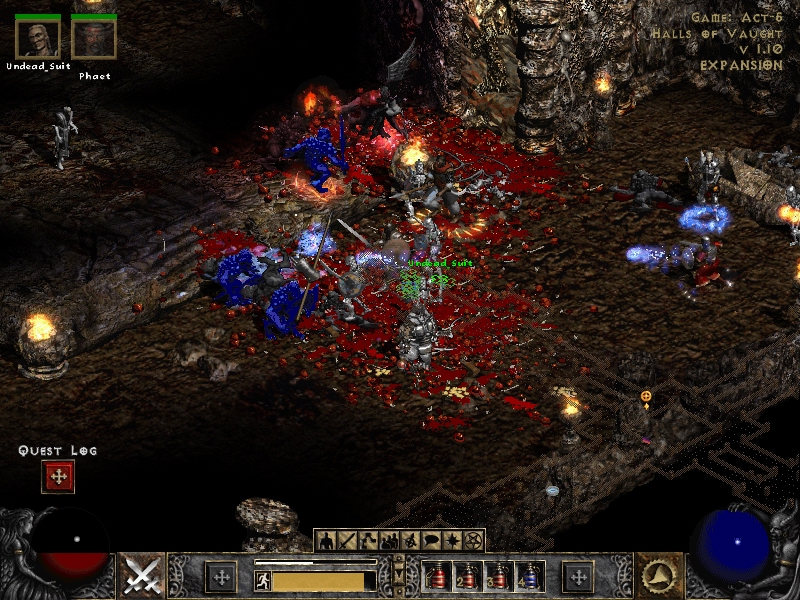This screenshot has height=600, width=800.
Task: Open inventory via the sword icon
Action: [347, 541]
